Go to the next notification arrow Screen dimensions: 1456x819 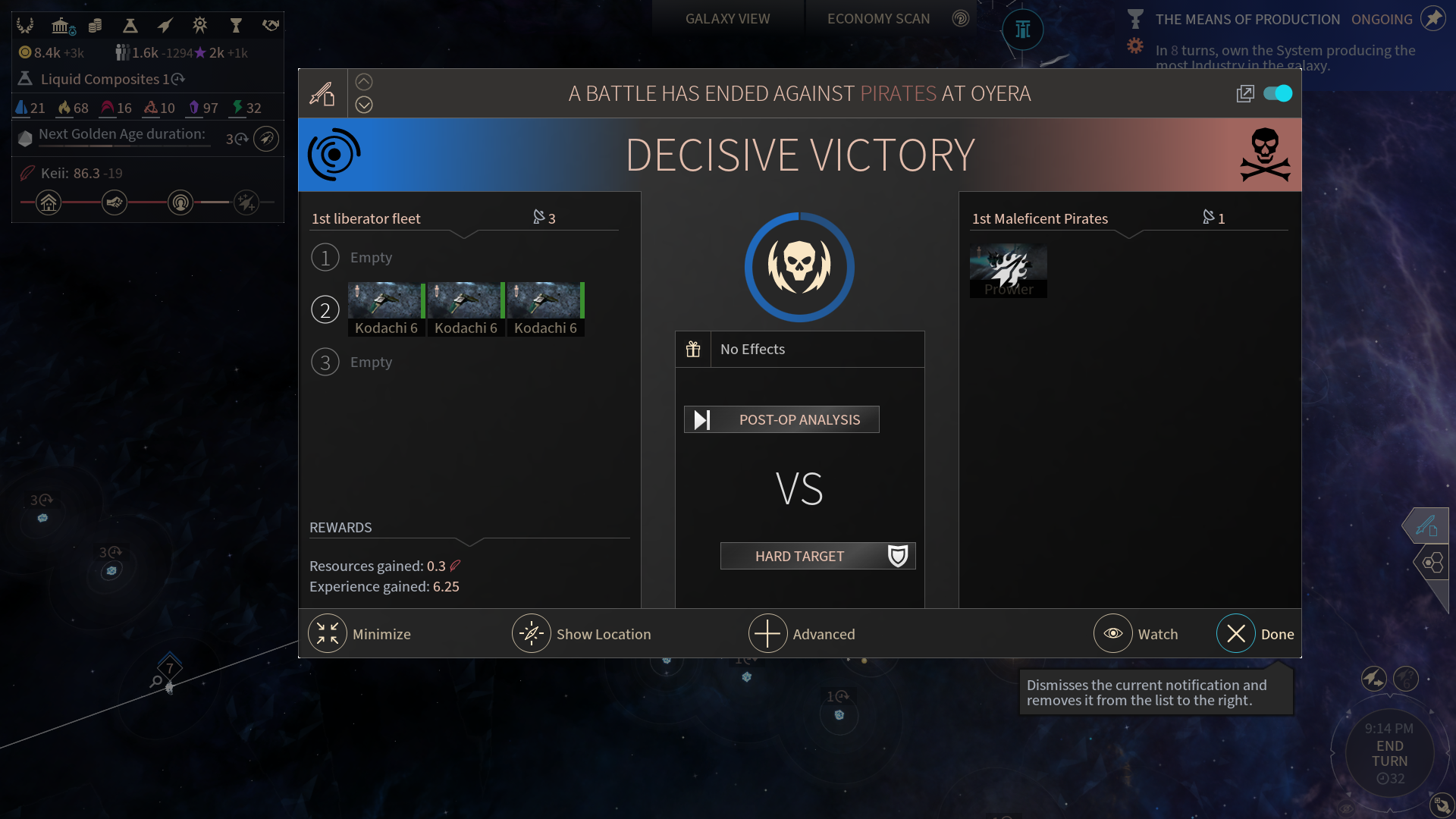[x=364, y=105]
